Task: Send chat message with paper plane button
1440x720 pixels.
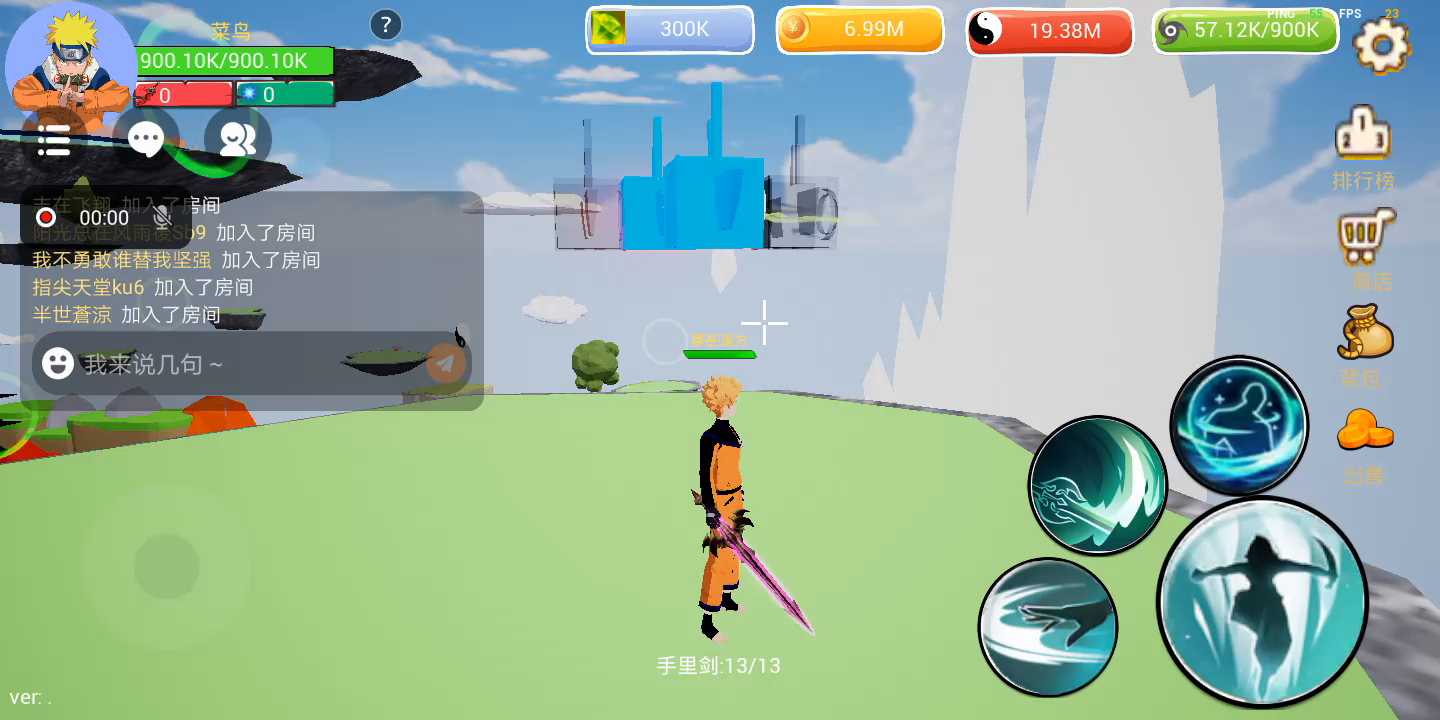Action: click(446, 363)
